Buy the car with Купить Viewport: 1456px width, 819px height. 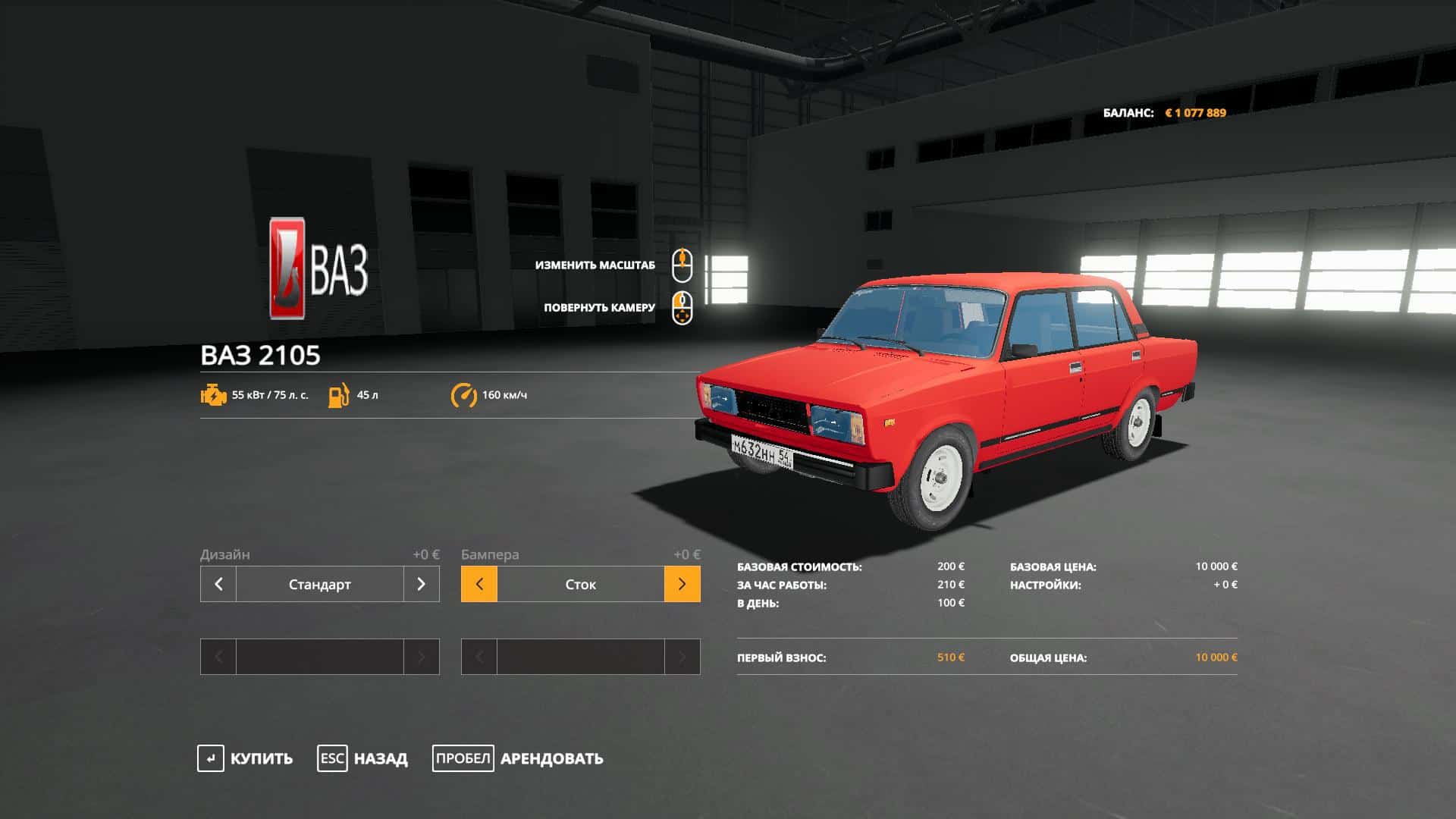(245, 758)
